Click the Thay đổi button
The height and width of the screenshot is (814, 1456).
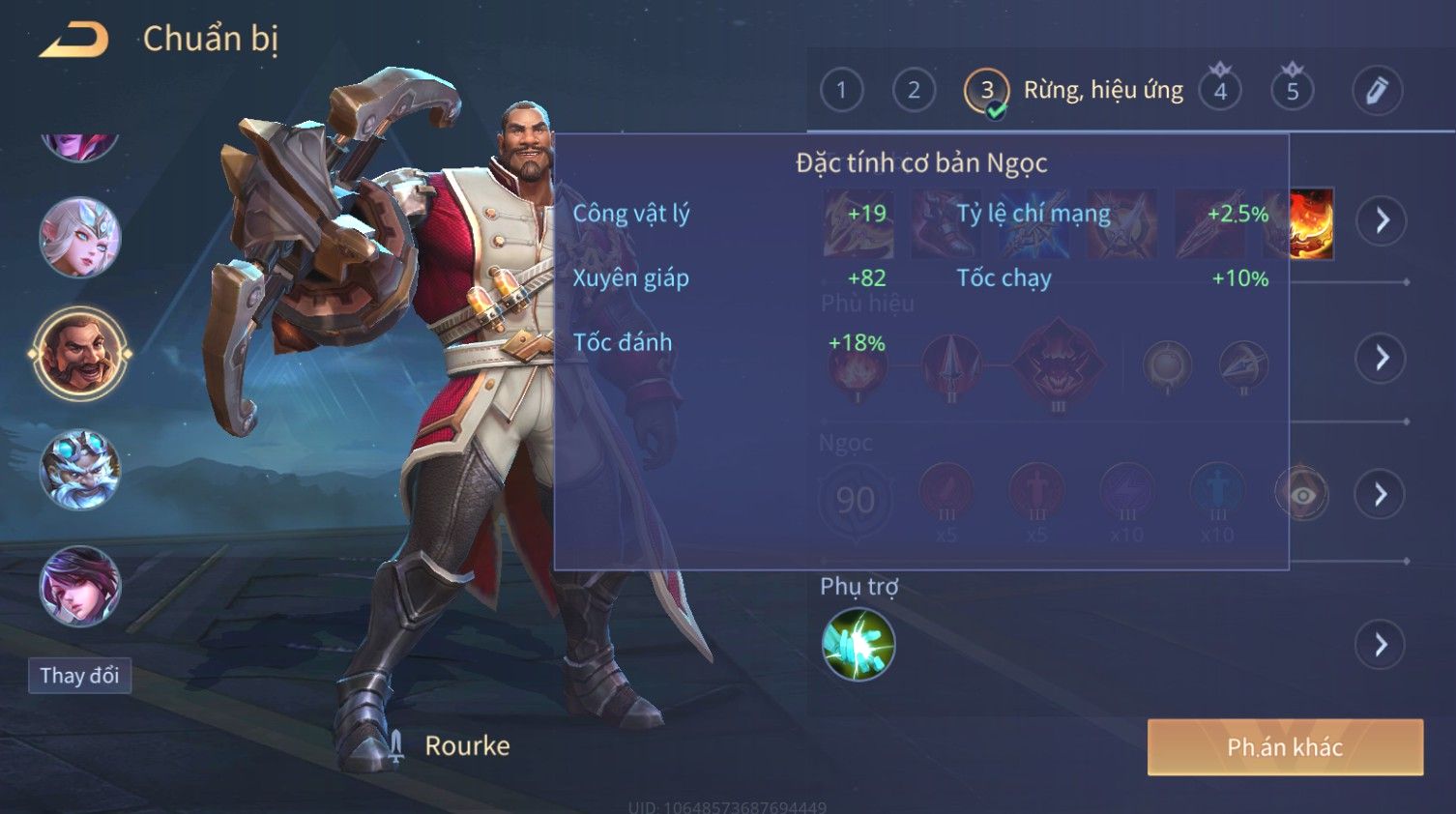point(79,676)
